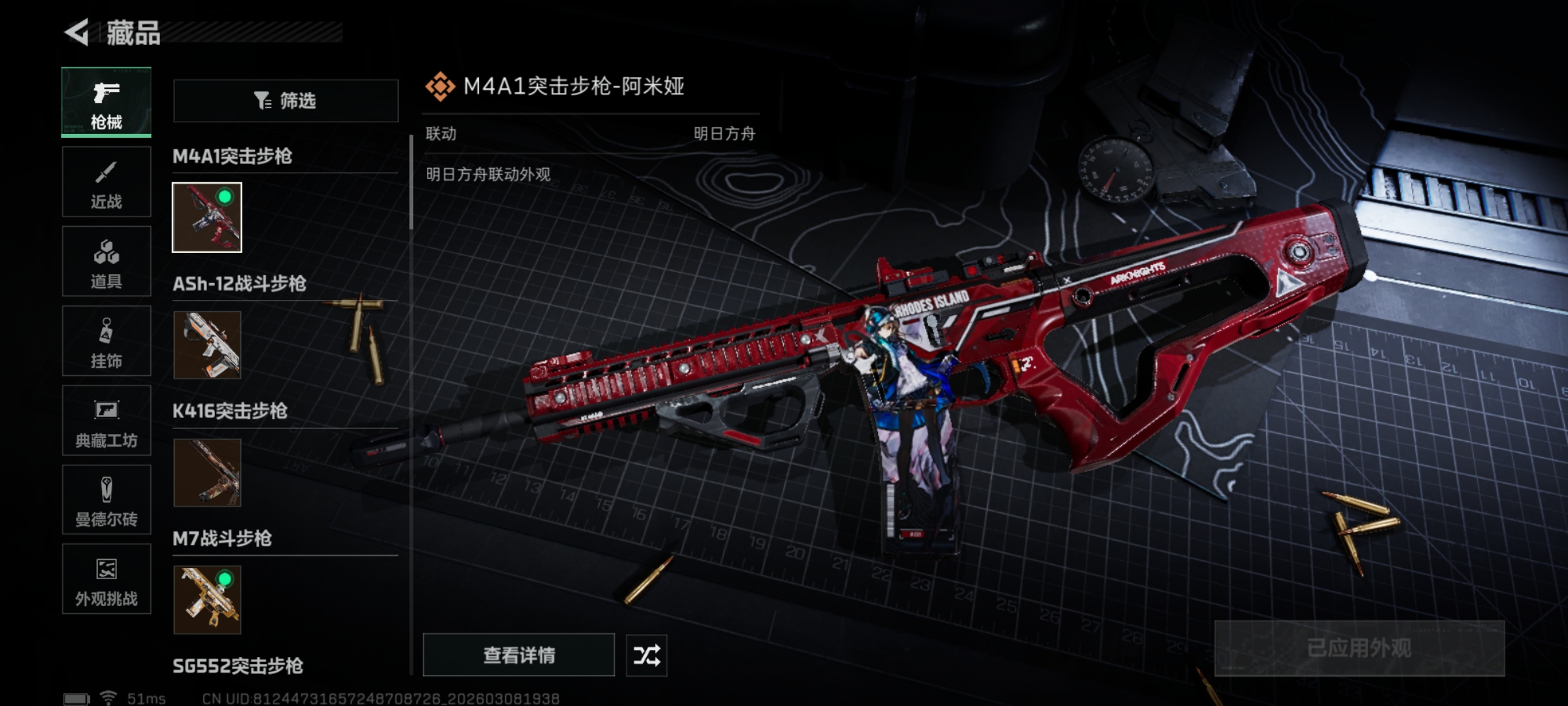
Task: Click the shuffle arrows icon button
Action: click(647, 655)
